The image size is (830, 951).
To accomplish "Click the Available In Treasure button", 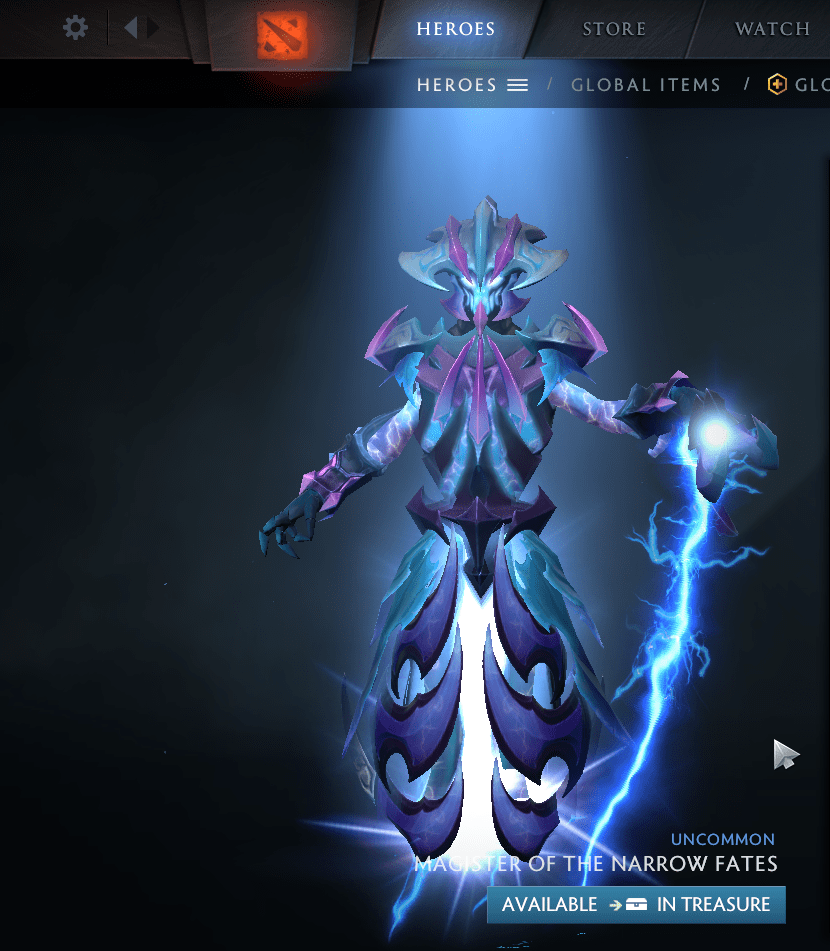I will [636, 904].
